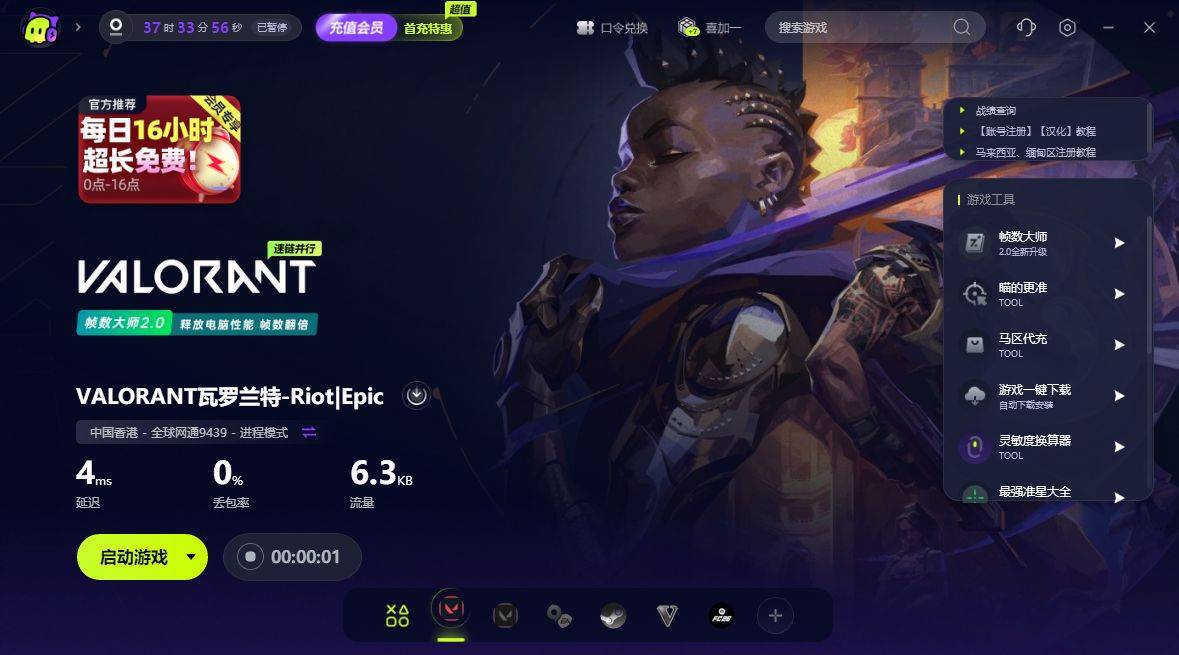Close the launcher window
The image size is (1179, 655).
(1149, 28)
